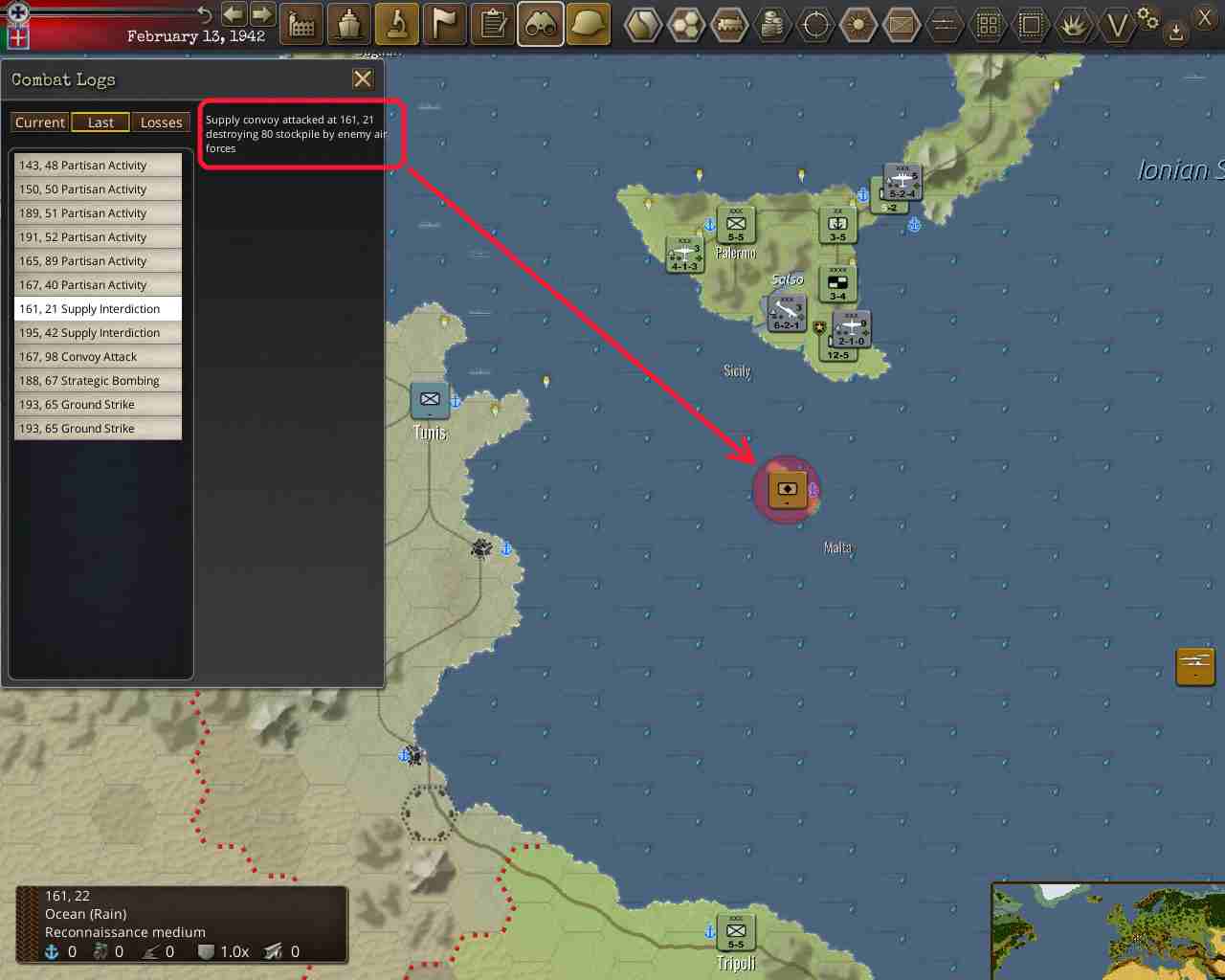Open the production screen via factory icon
Image resolution: width=1225 pixels, height=980 pixels.
point(301,25)
